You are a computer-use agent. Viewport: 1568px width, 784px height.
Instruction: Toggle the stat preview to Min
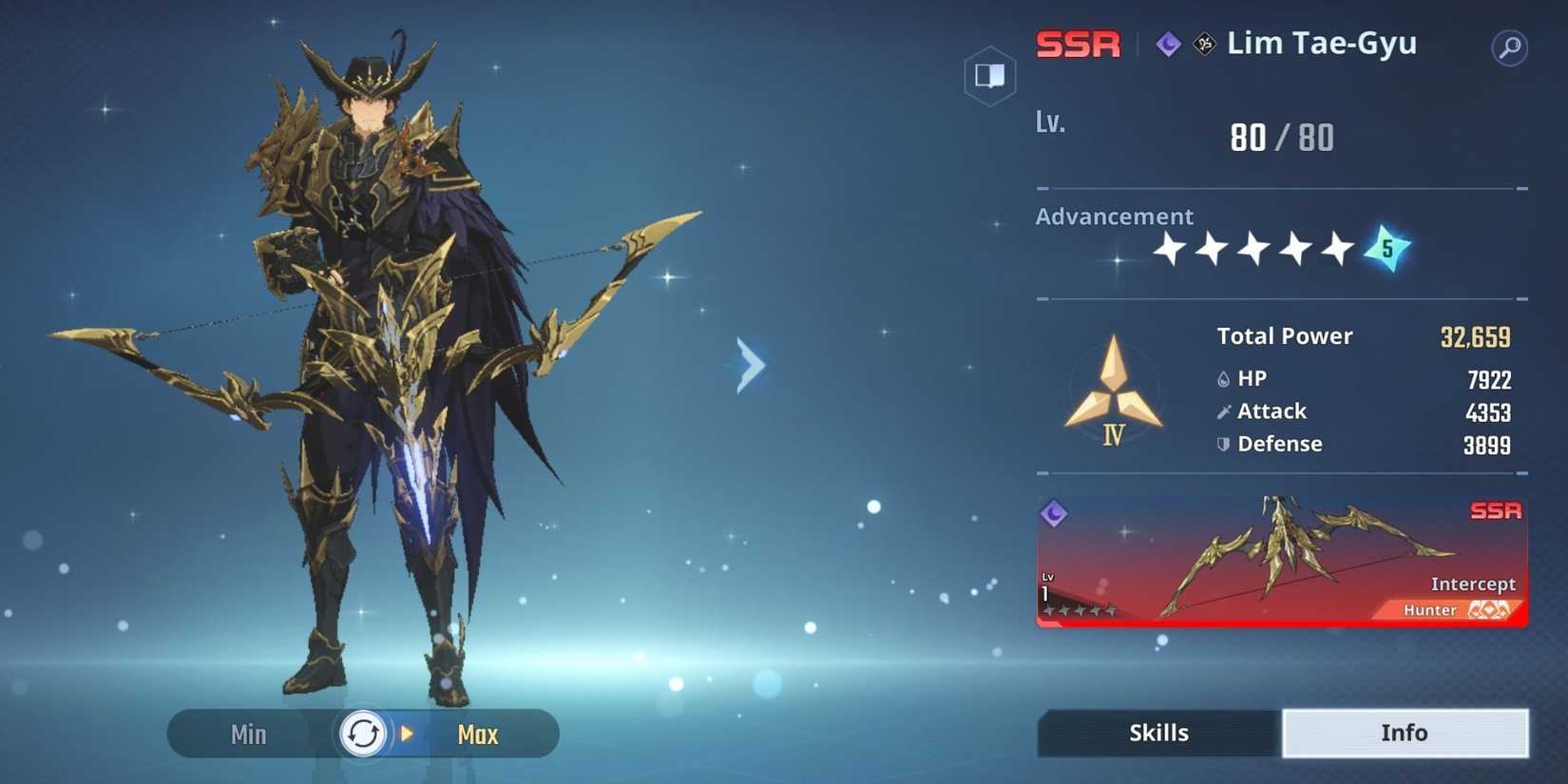(246, 733)
